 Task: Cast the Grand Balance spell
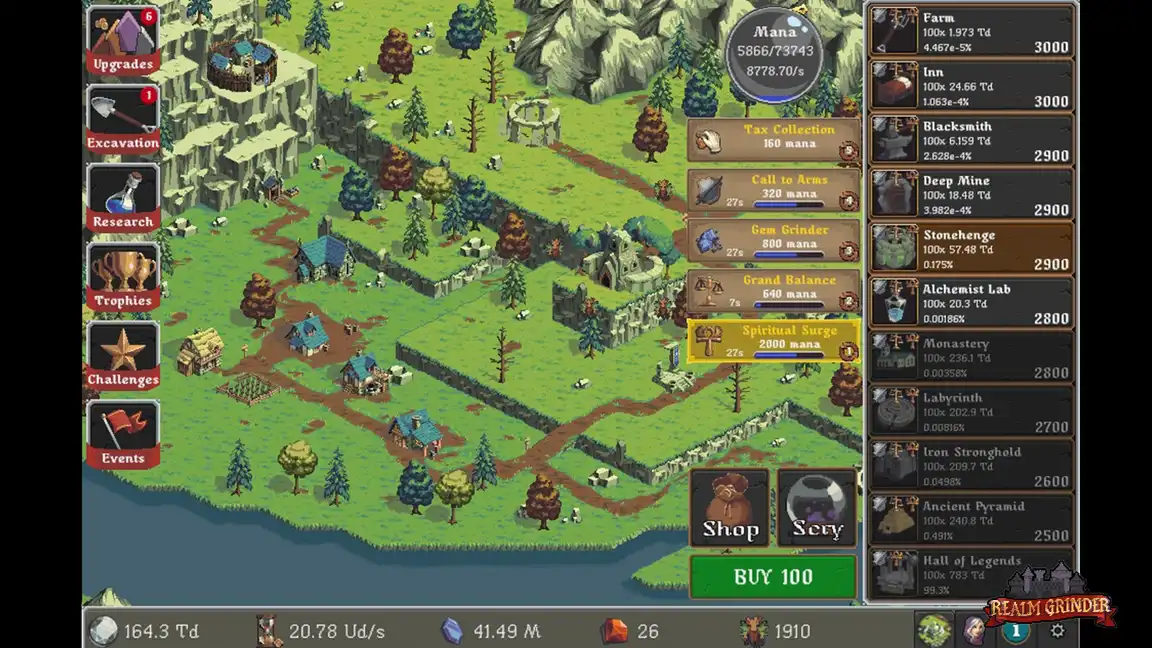click(x=774, y=290)
